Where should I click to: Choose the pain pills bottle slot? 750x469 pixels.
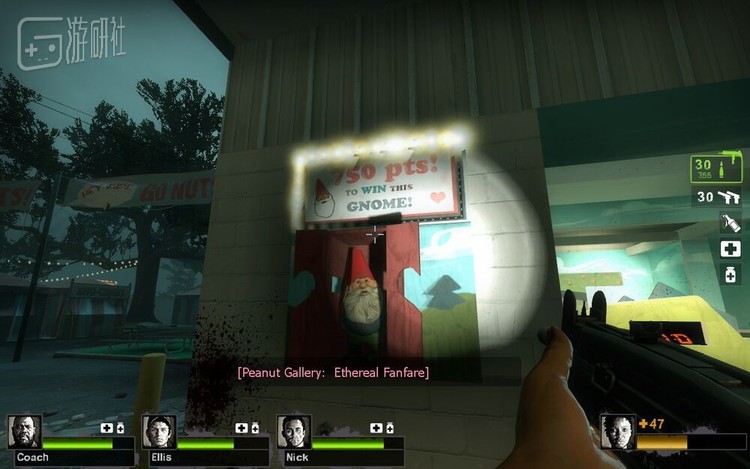coord(729,273)
